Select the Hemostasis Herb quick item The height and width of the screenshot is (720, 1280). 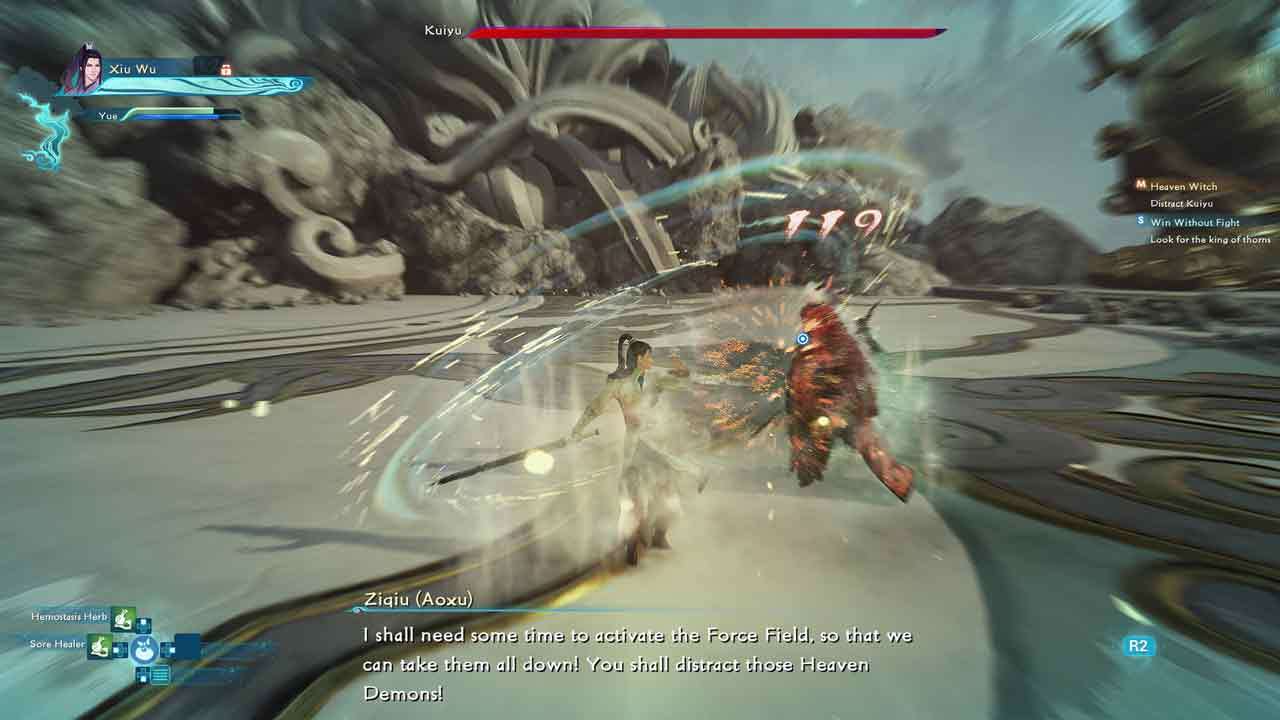[x=123, y=618]
